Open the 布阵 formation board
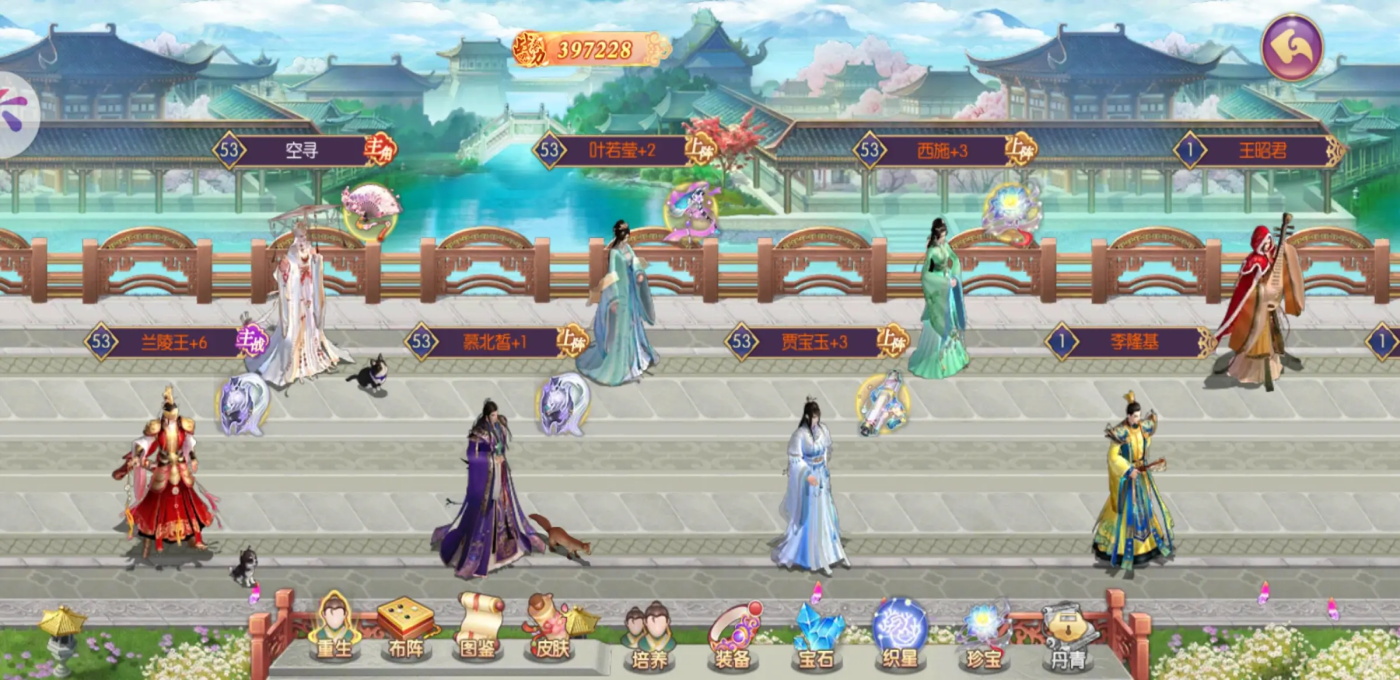This screenshot has height=680, width=1400. point(405,630)
